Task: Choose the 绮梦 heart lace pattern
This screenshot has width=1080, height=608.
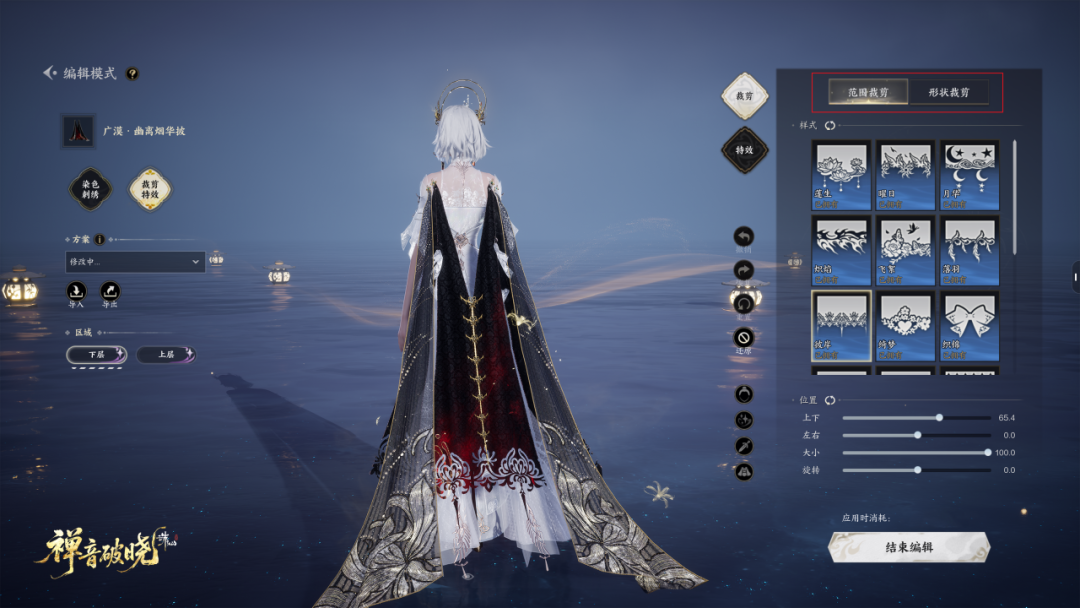Action: coord(906,325)
